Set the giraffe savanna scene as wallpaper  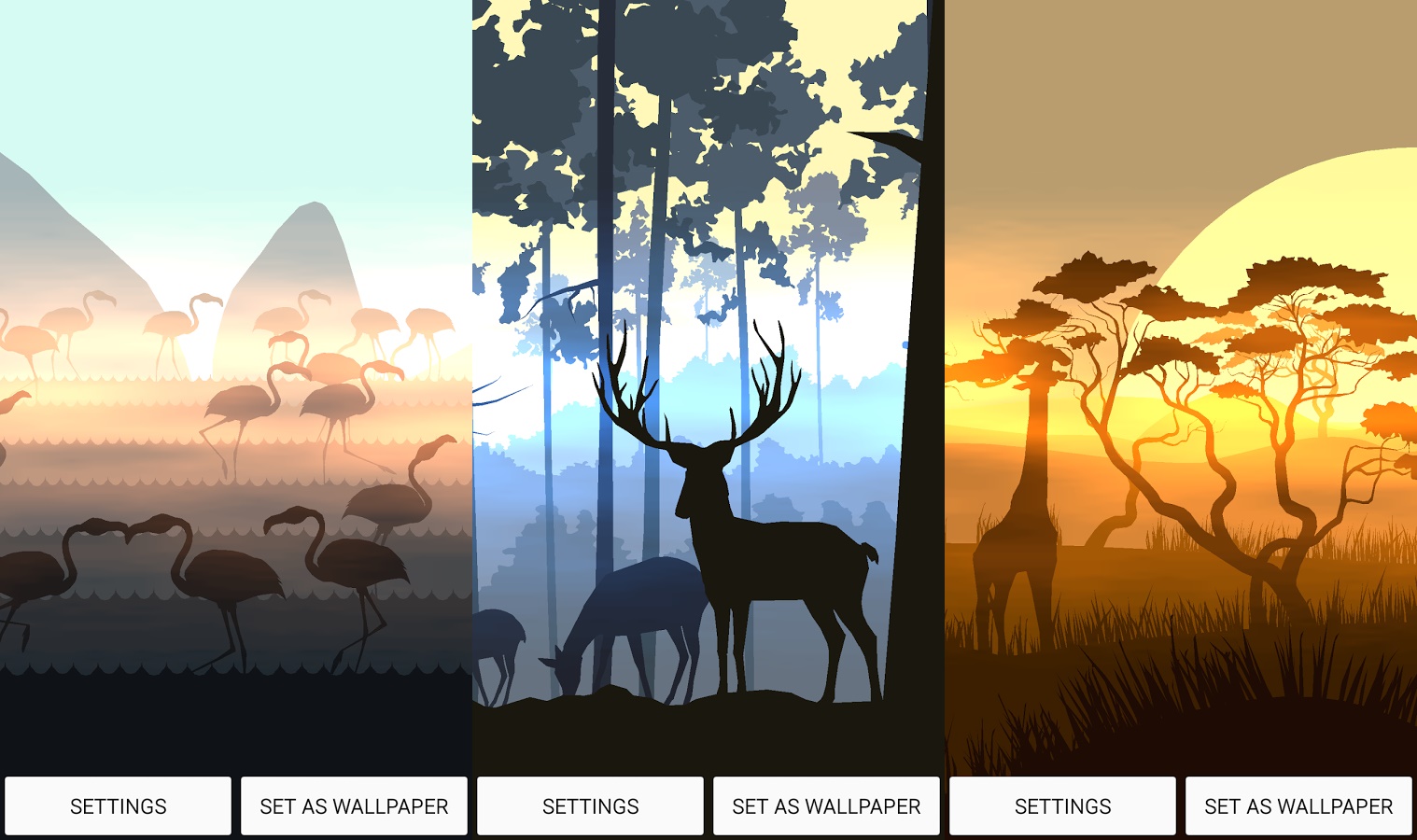tap(1298, 805)
